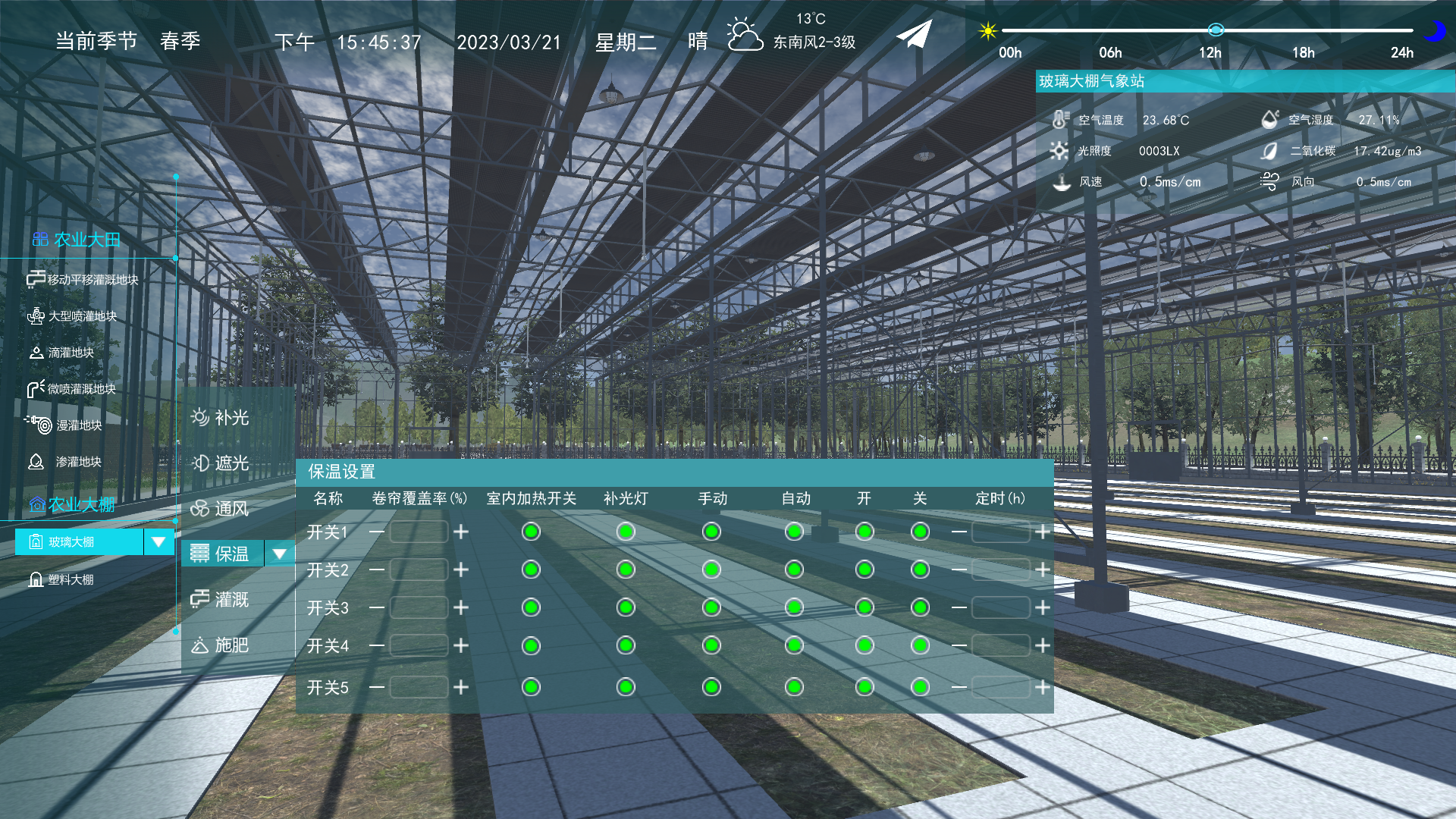Select the 施肥 fertilizing menu item
This screenshot has width=1456, height=819.
(221, 645)
